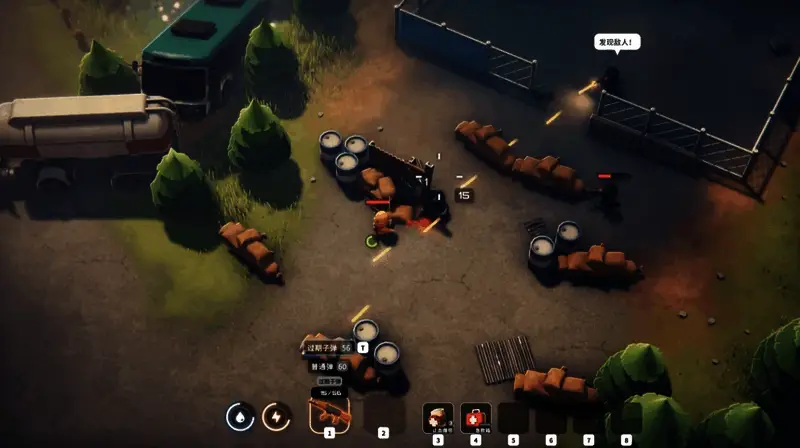Use the bandage item in the hotbar

[437, 415]
